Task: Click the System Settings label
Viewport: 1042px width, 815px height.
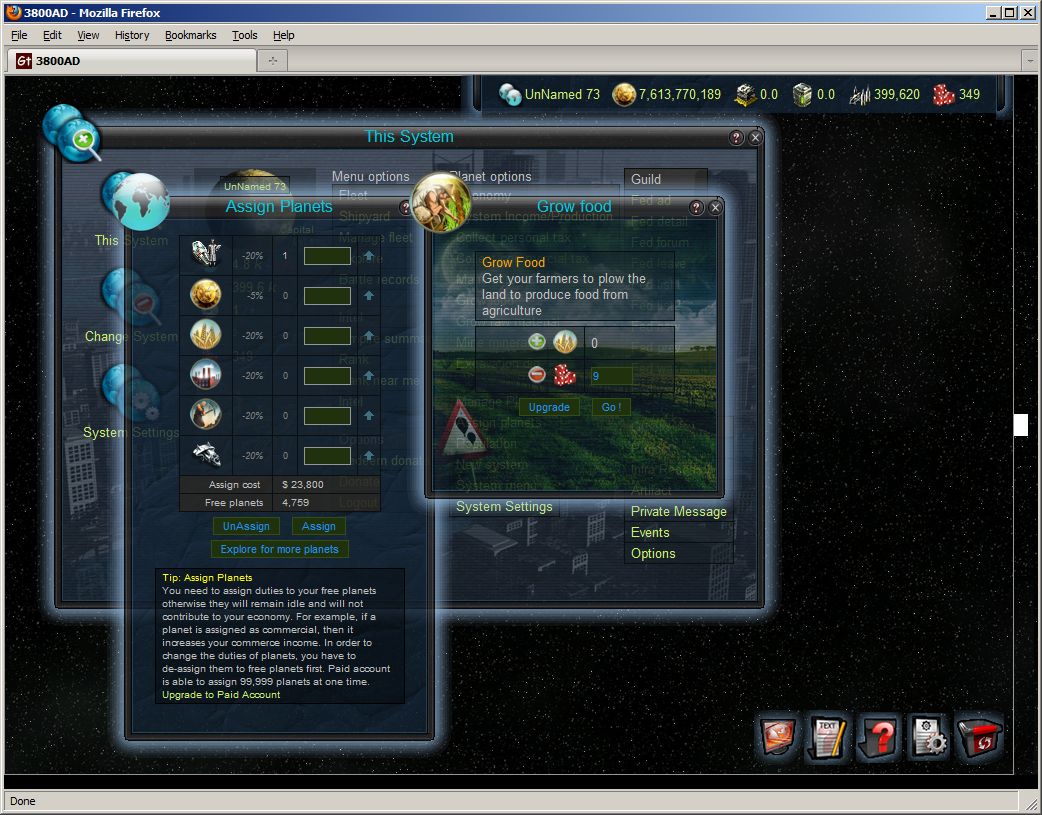Action: click(x=504, y=507)
